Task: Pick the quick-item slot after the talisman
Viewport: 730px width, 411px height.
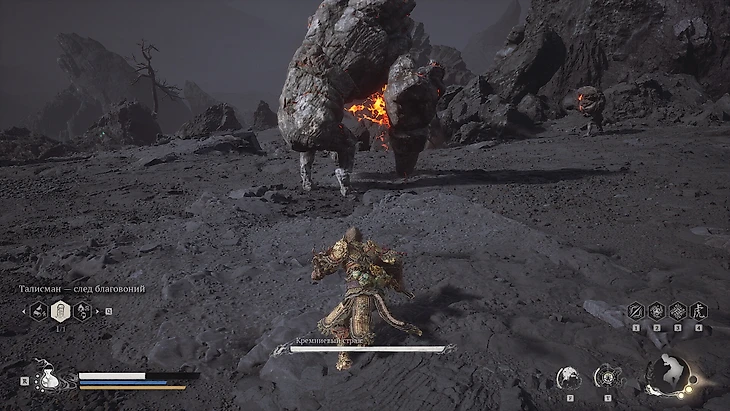Action: [x=82, y=311]
